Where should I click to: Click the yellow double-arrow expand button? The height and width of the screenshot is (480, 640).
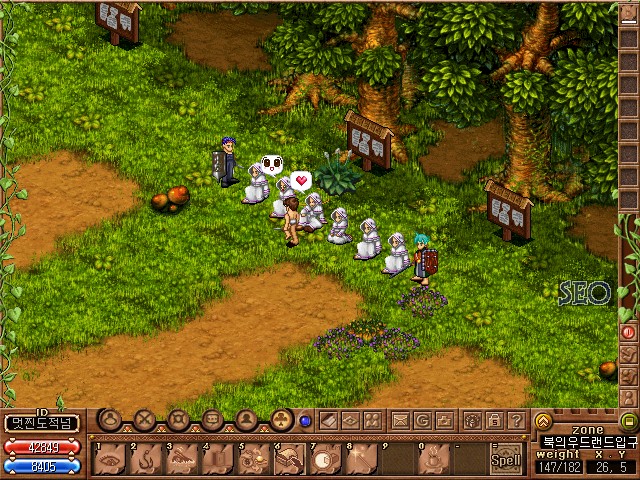click(x=543, y=421)
